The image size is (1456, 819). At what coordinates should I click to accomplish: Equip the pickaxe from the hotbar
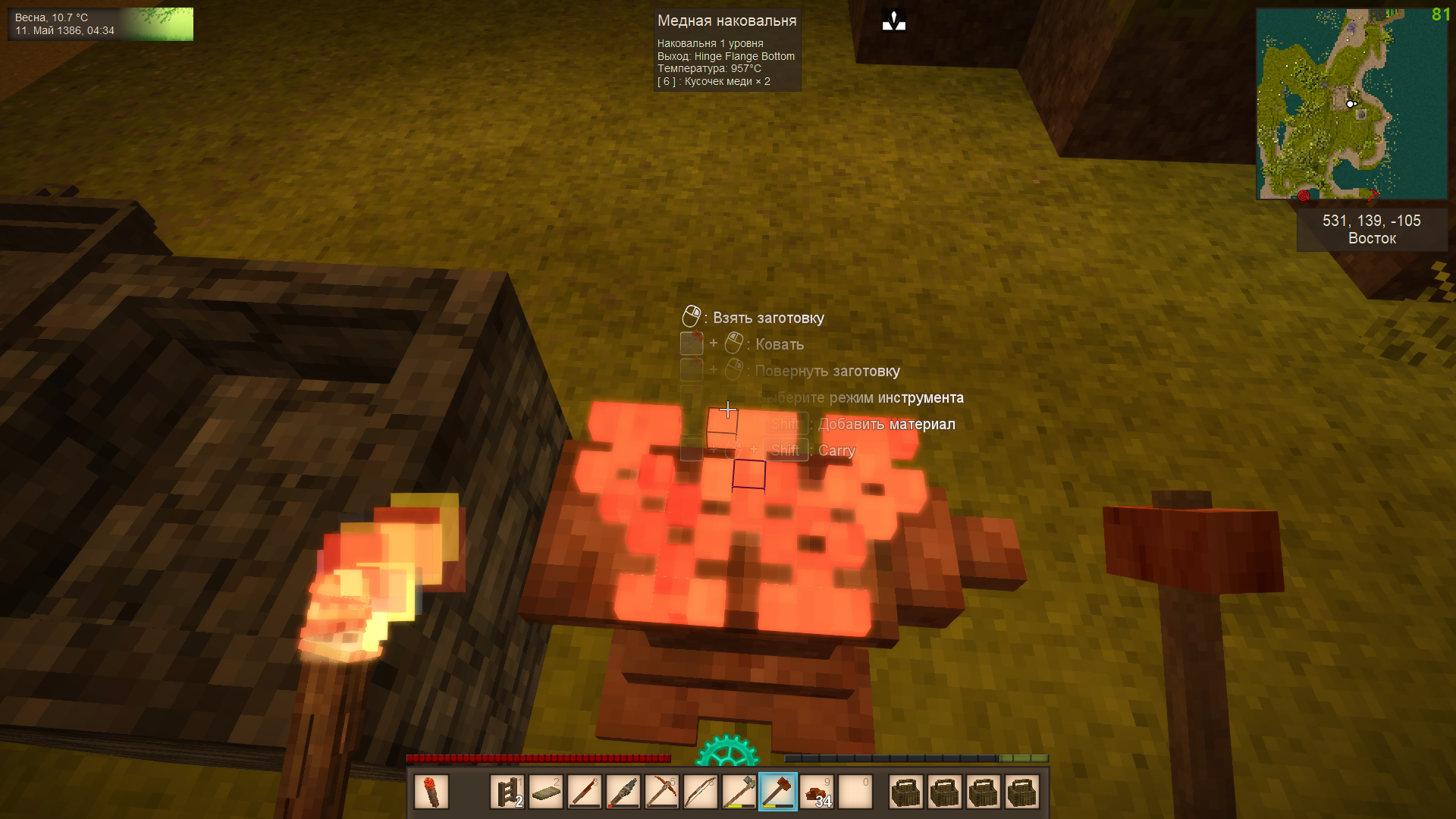[662, 792]
